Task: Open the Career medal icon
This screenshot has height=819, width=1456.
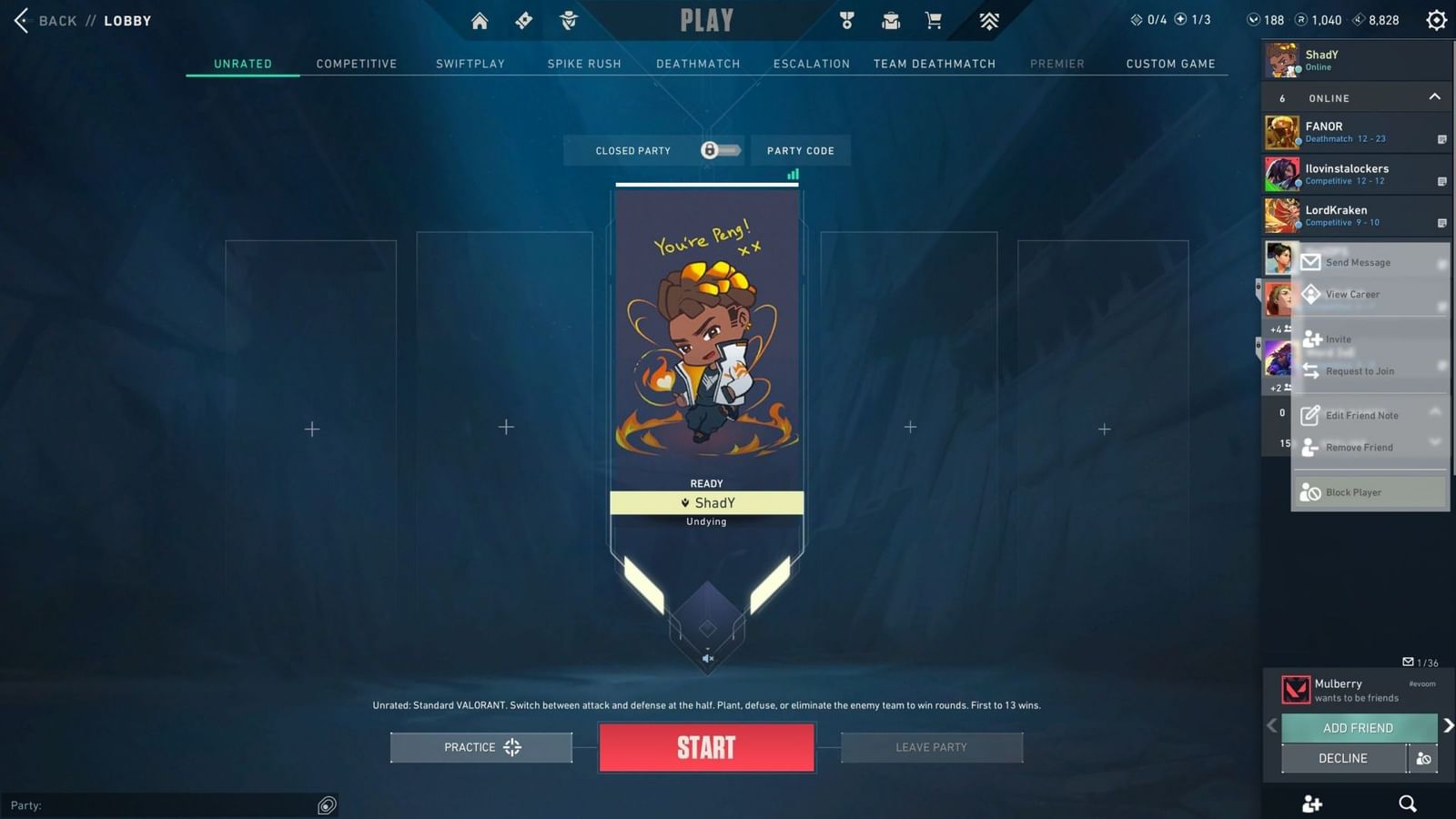Action: pyautogui.click(x=847, y=20)
